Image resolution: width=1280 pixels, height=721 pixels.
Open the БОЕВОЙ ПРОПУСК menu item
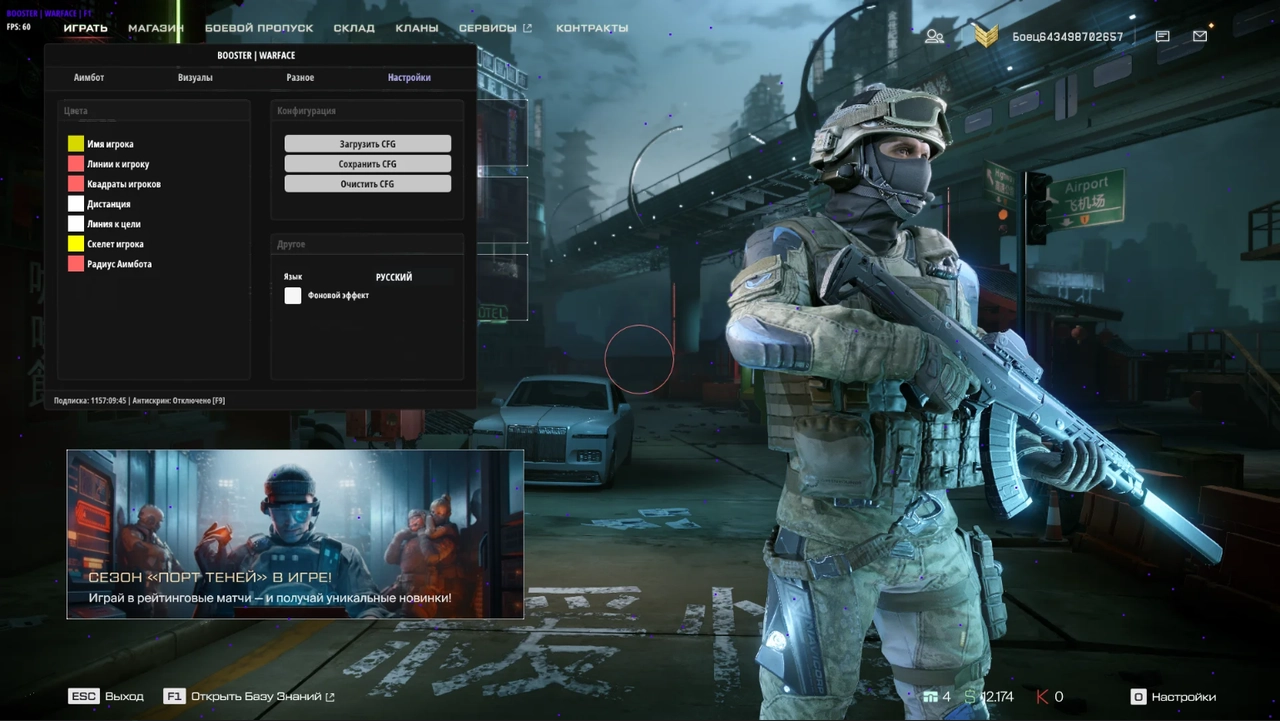click(x=260, y=27)
